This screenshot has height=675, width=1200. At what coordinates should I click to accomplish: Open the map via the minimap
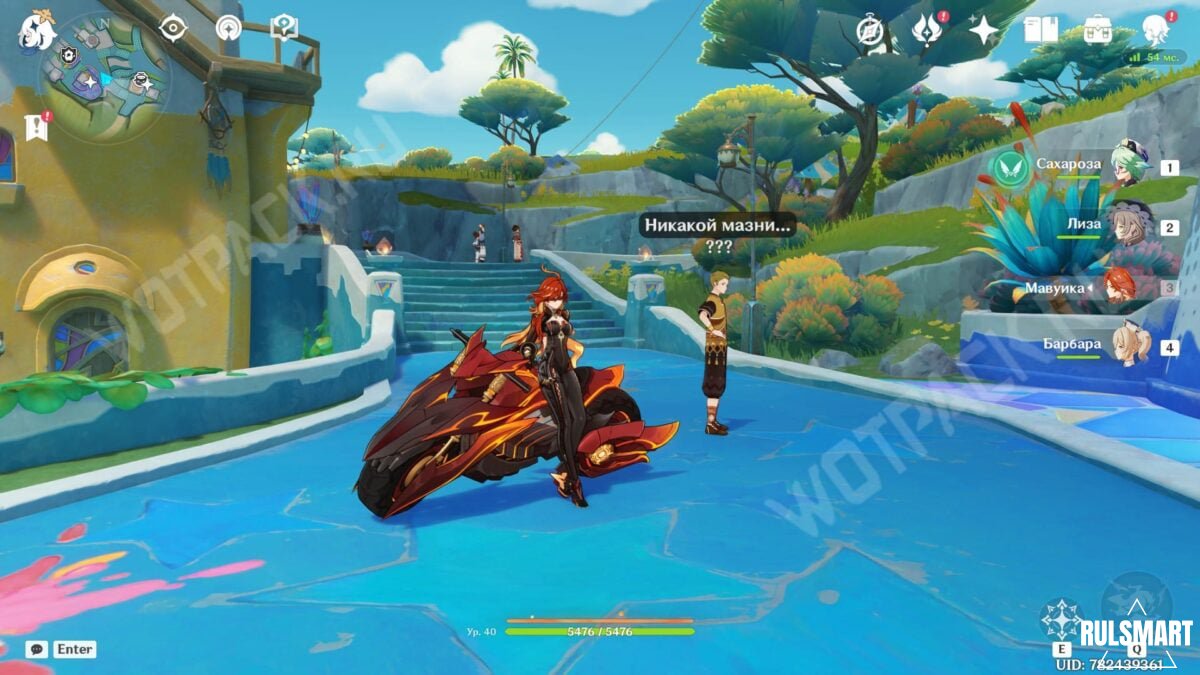[105, 78]
